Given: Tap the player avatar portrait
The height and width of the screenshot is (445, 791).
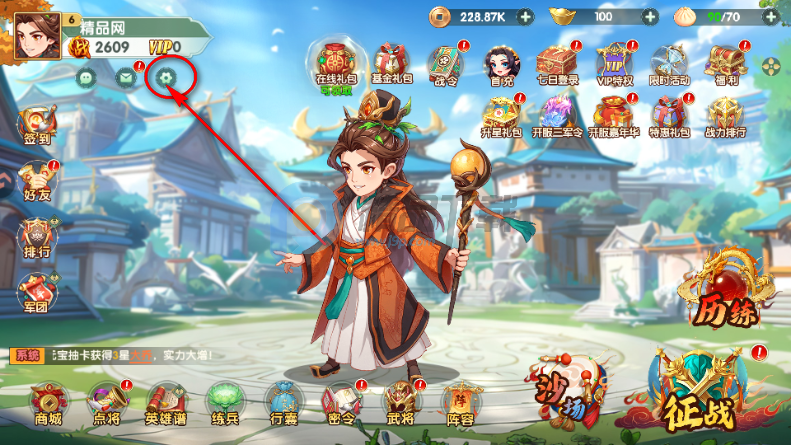Looking at the screenshot, I should click(36, 35).
